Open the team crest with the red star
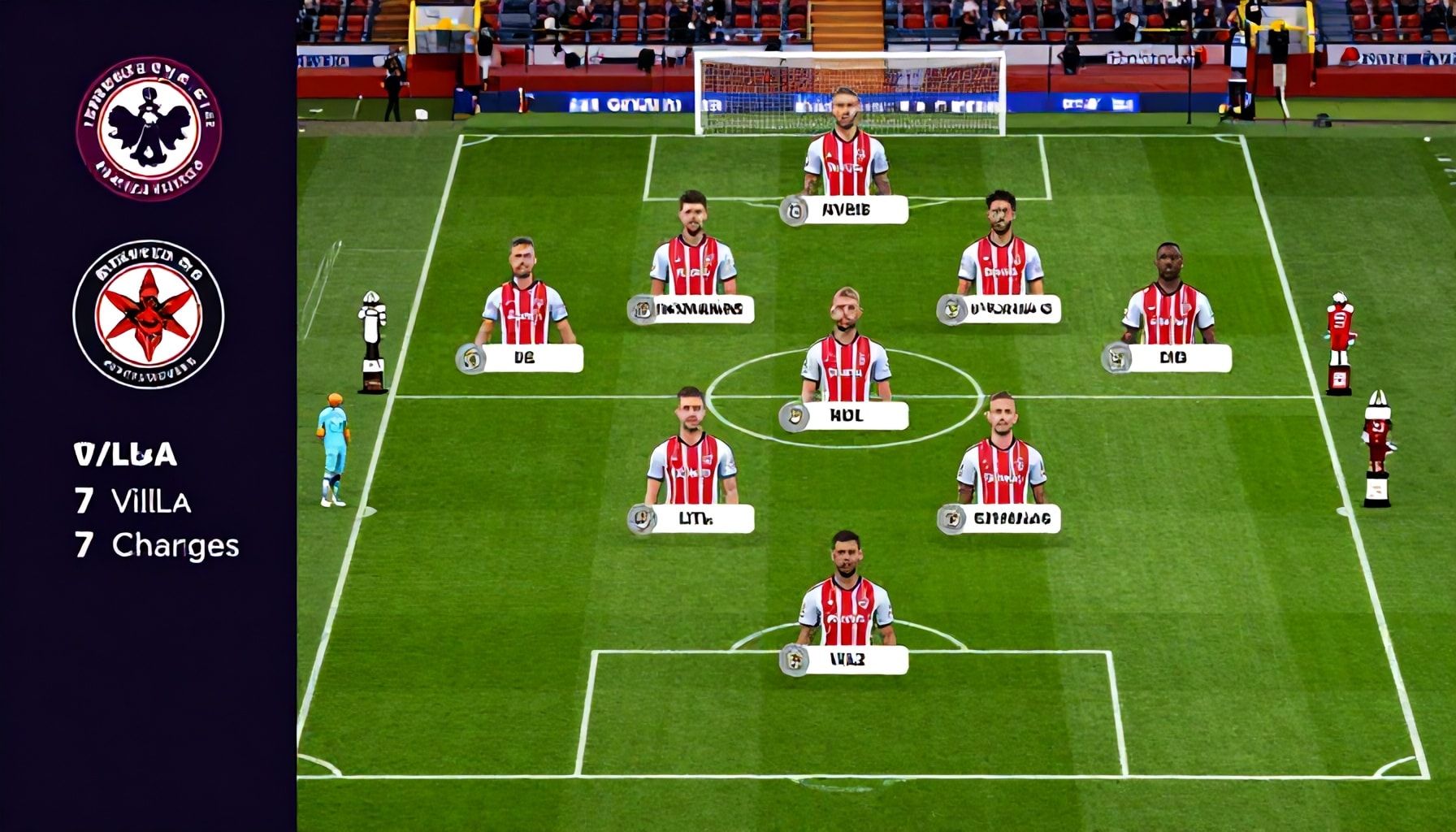1456x832 pixels. pyautogui.click(x=149, y=314)
